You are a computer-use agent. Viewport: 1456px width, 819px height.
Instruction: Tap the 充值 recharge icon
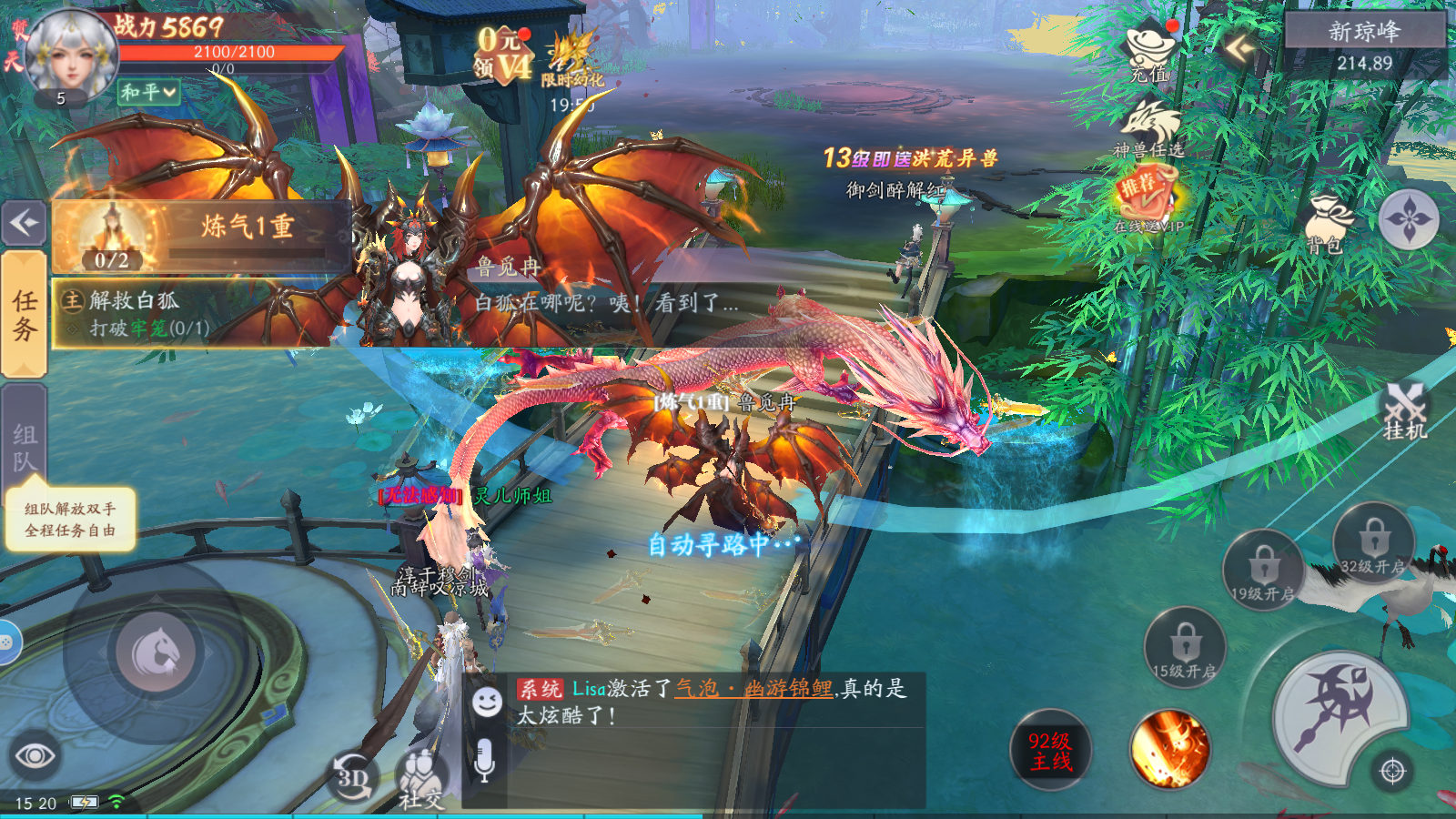coord(1148,45)
